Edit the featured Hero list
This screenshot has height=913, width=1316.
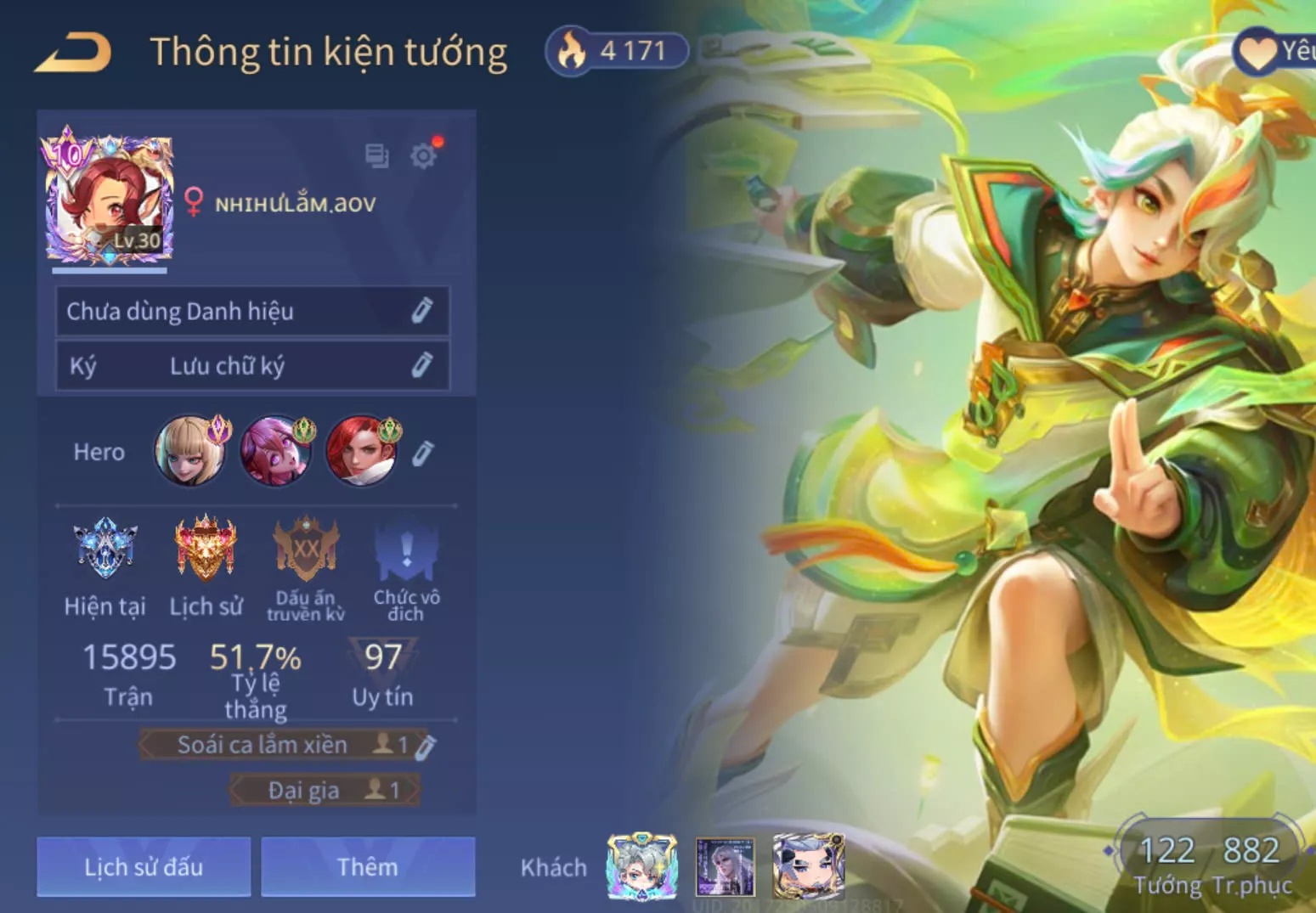pos(422,453)
